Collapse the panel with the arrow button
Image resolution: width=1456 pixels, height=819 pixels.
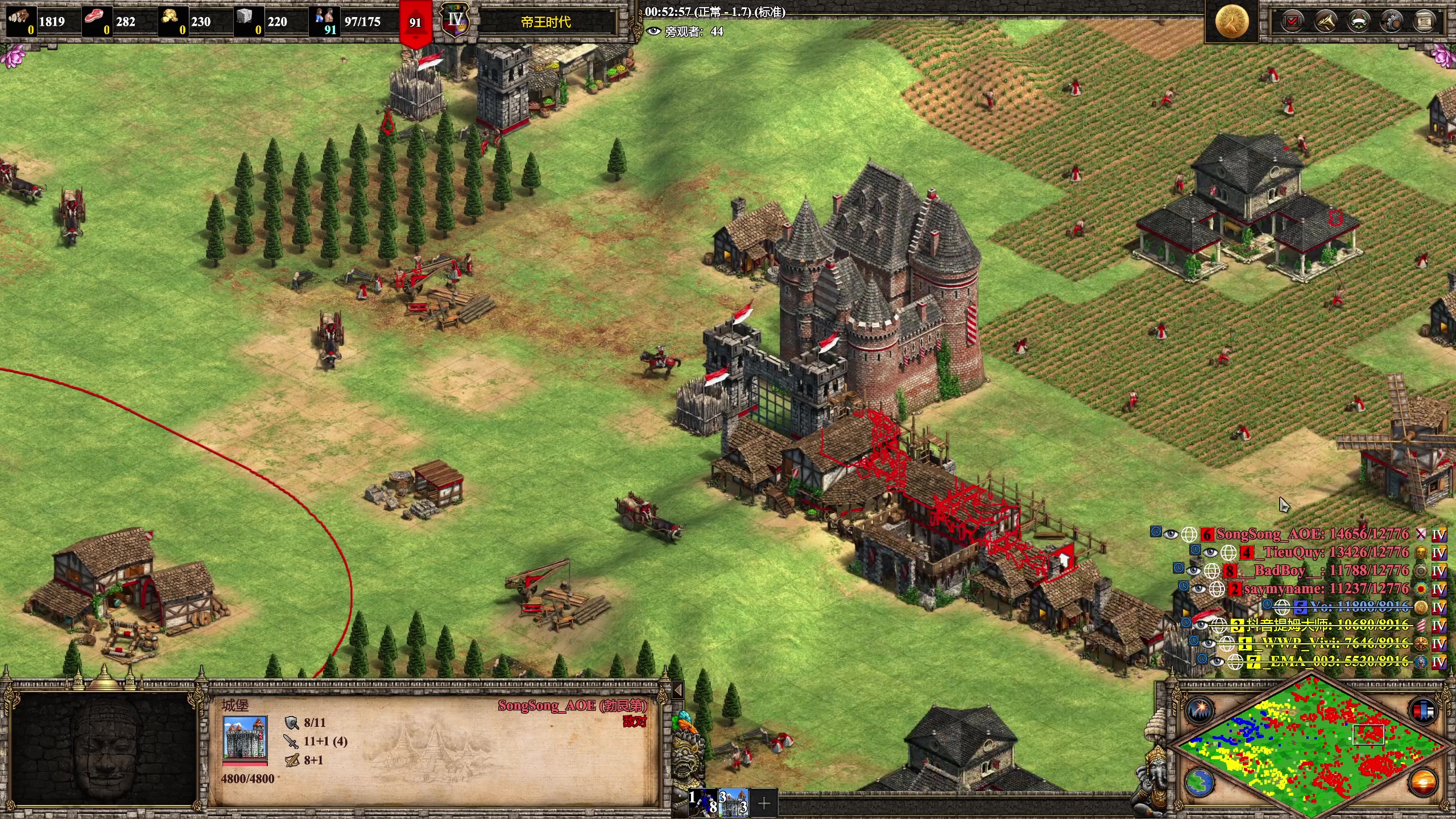click(x=677, y=690)
